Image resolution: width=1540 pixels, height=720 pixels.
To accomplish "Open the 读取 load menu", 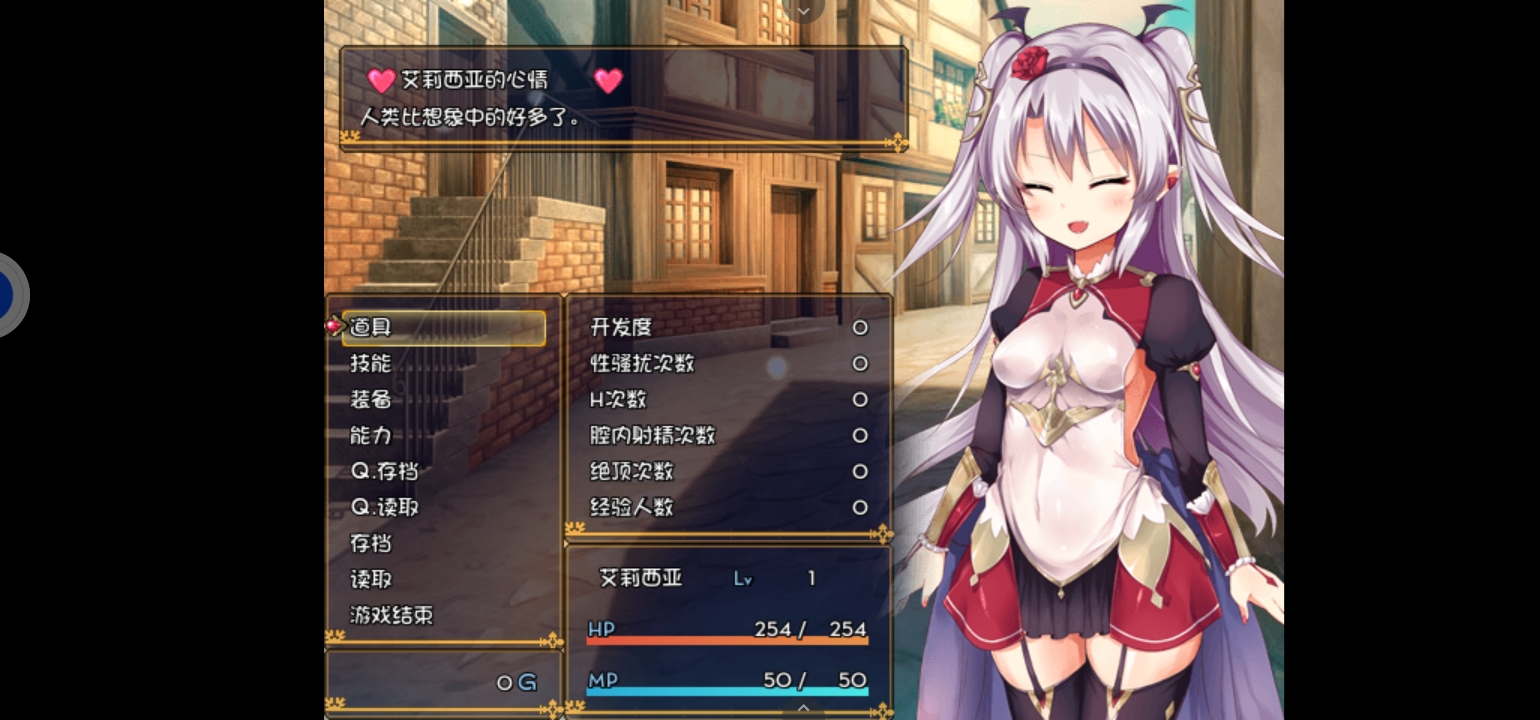I will pyautogui.click(x=371, y=580).
